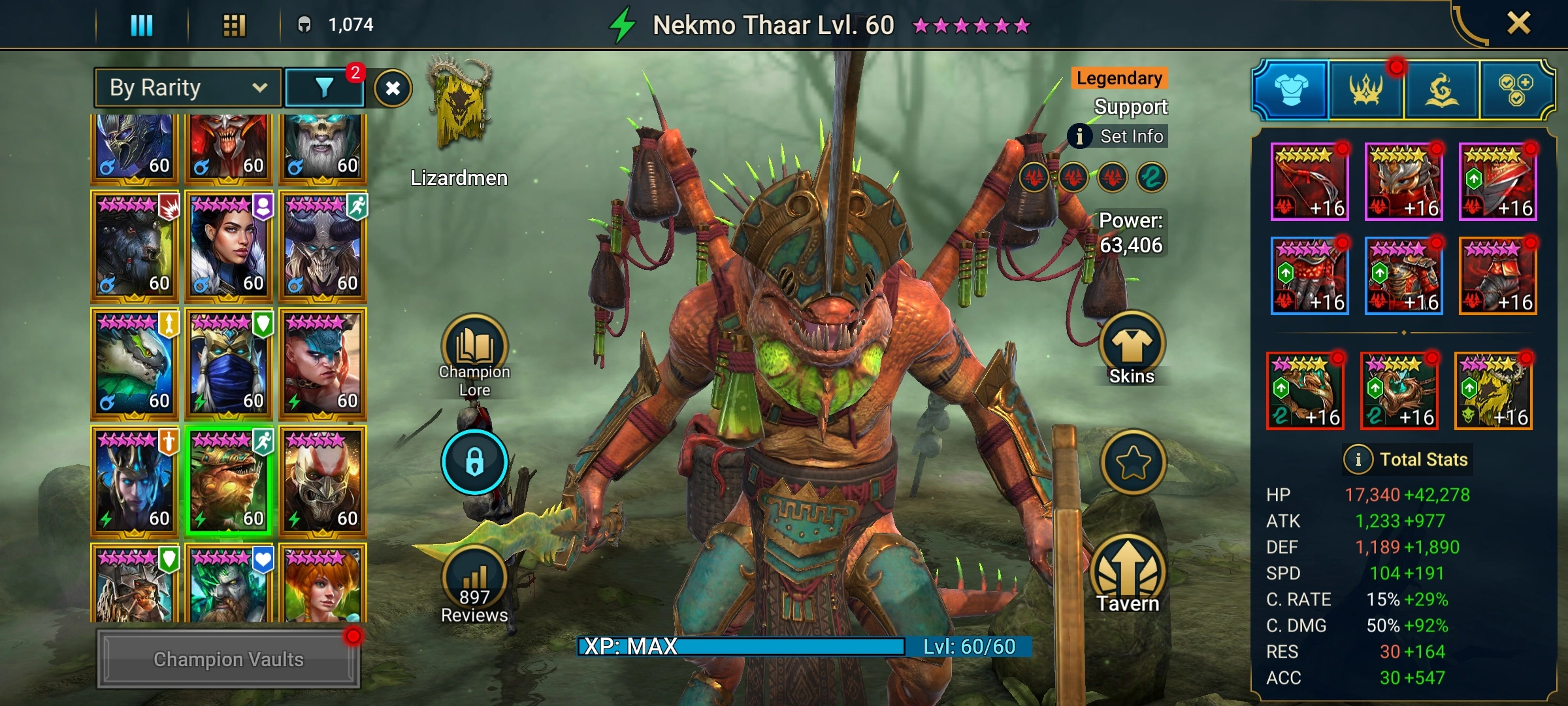View the Total Stats info
This screenshot has height=706, width=1568.
click(x=1406, y=460)
